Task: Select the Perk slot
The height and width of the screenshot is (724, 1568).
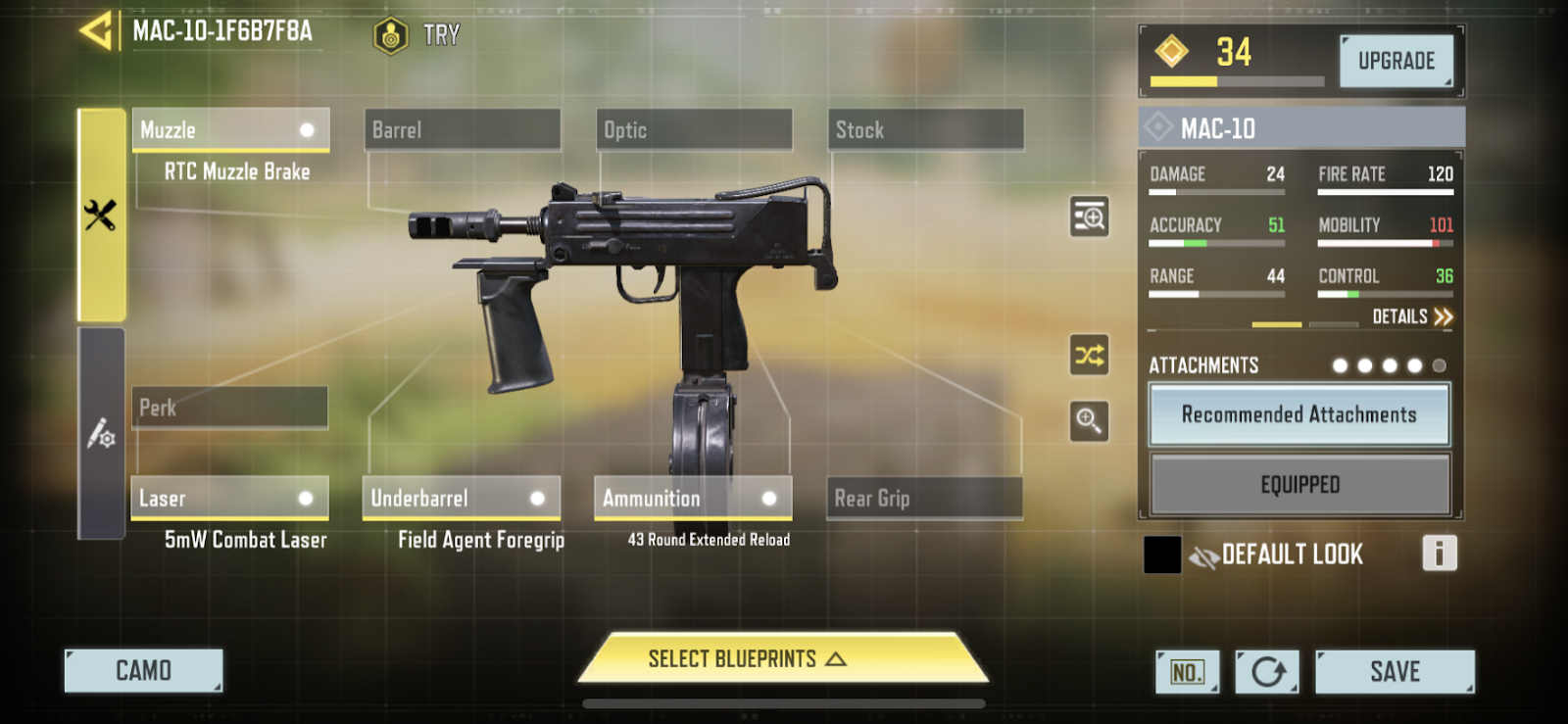Action: (230, 408)
